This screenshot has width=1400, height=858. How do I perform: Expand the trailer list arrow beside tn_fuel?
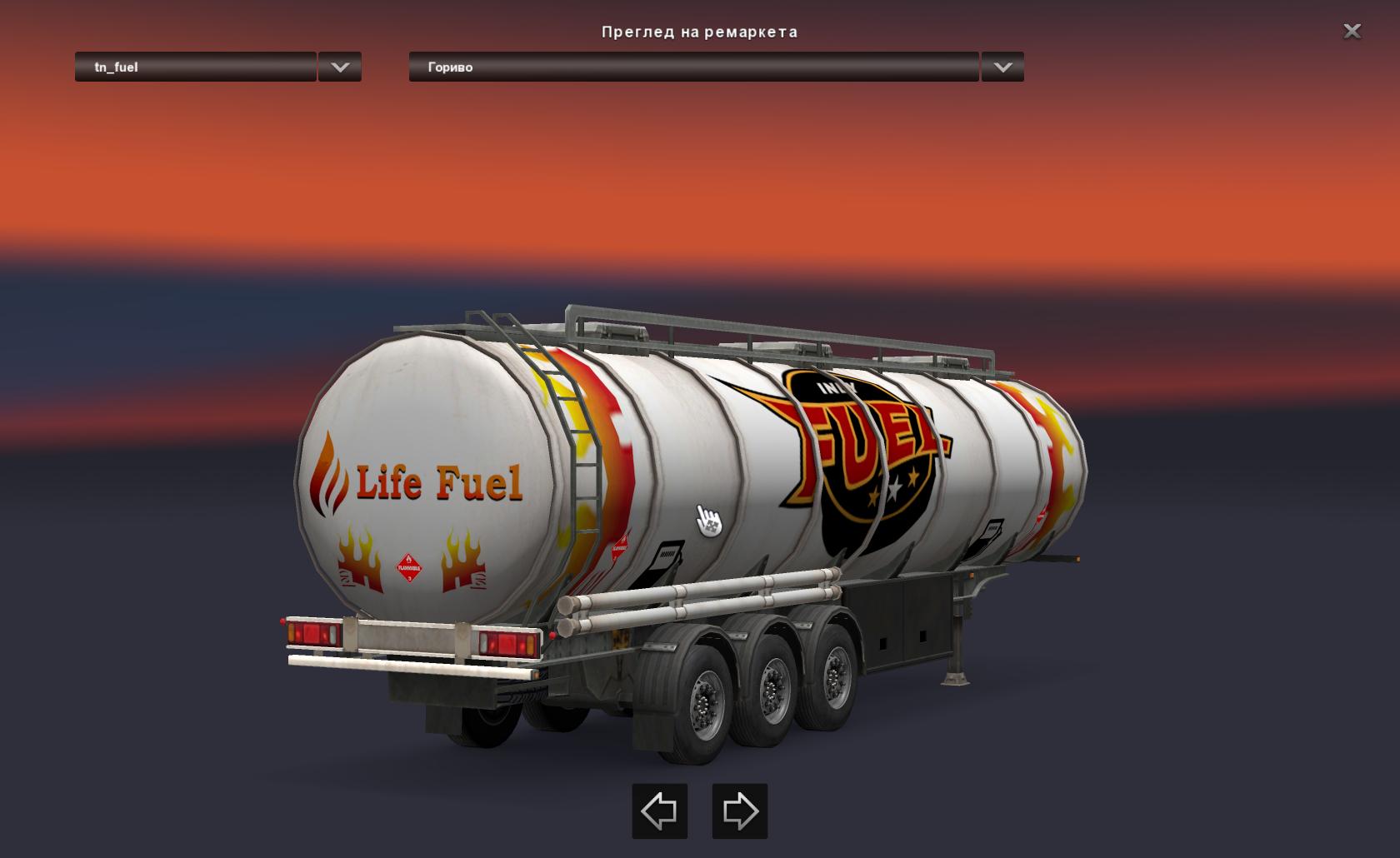pyautogui.click(x=340, y=67)
